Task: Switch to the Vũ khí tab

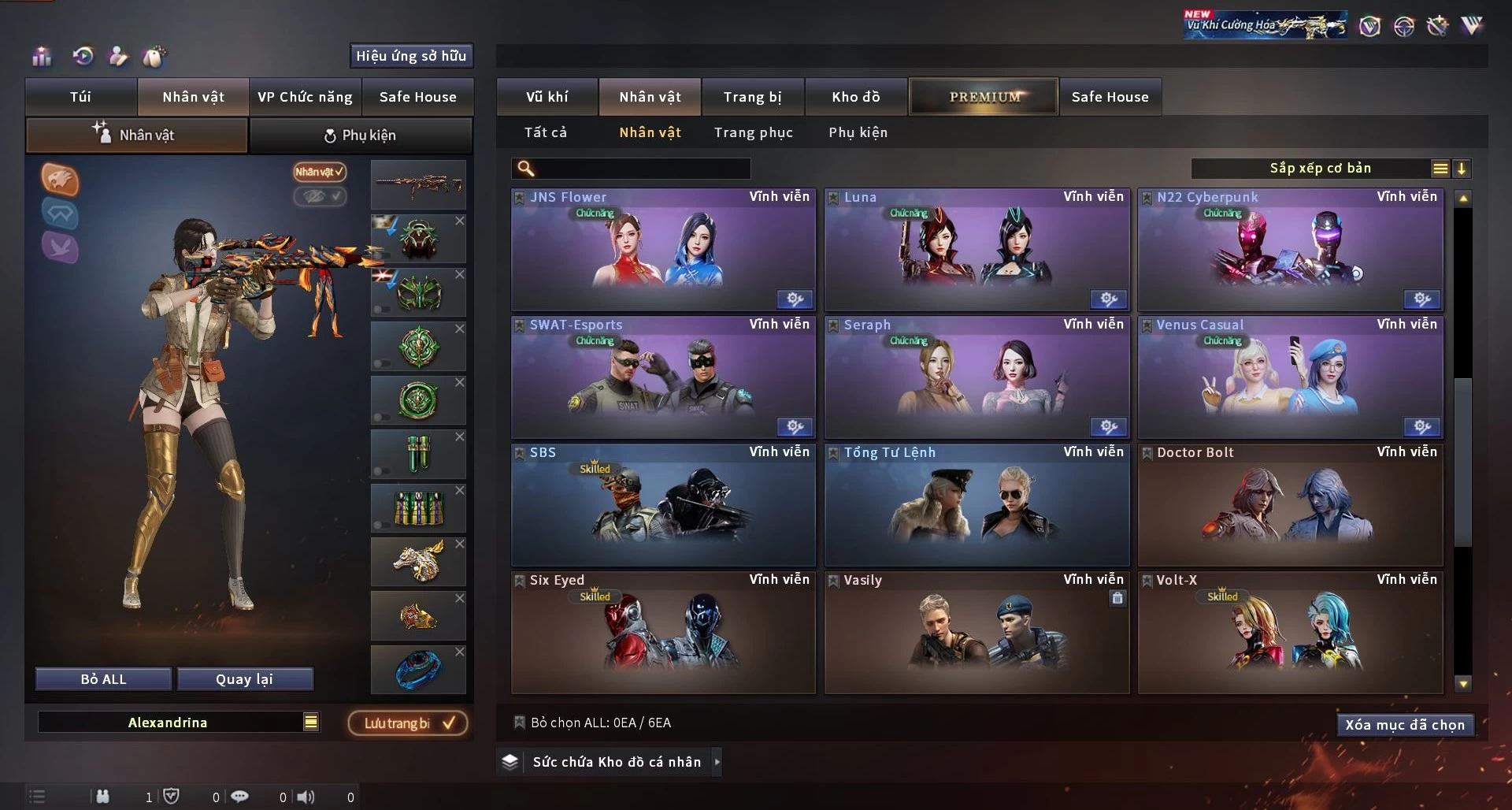Action: tap(547, 97)
